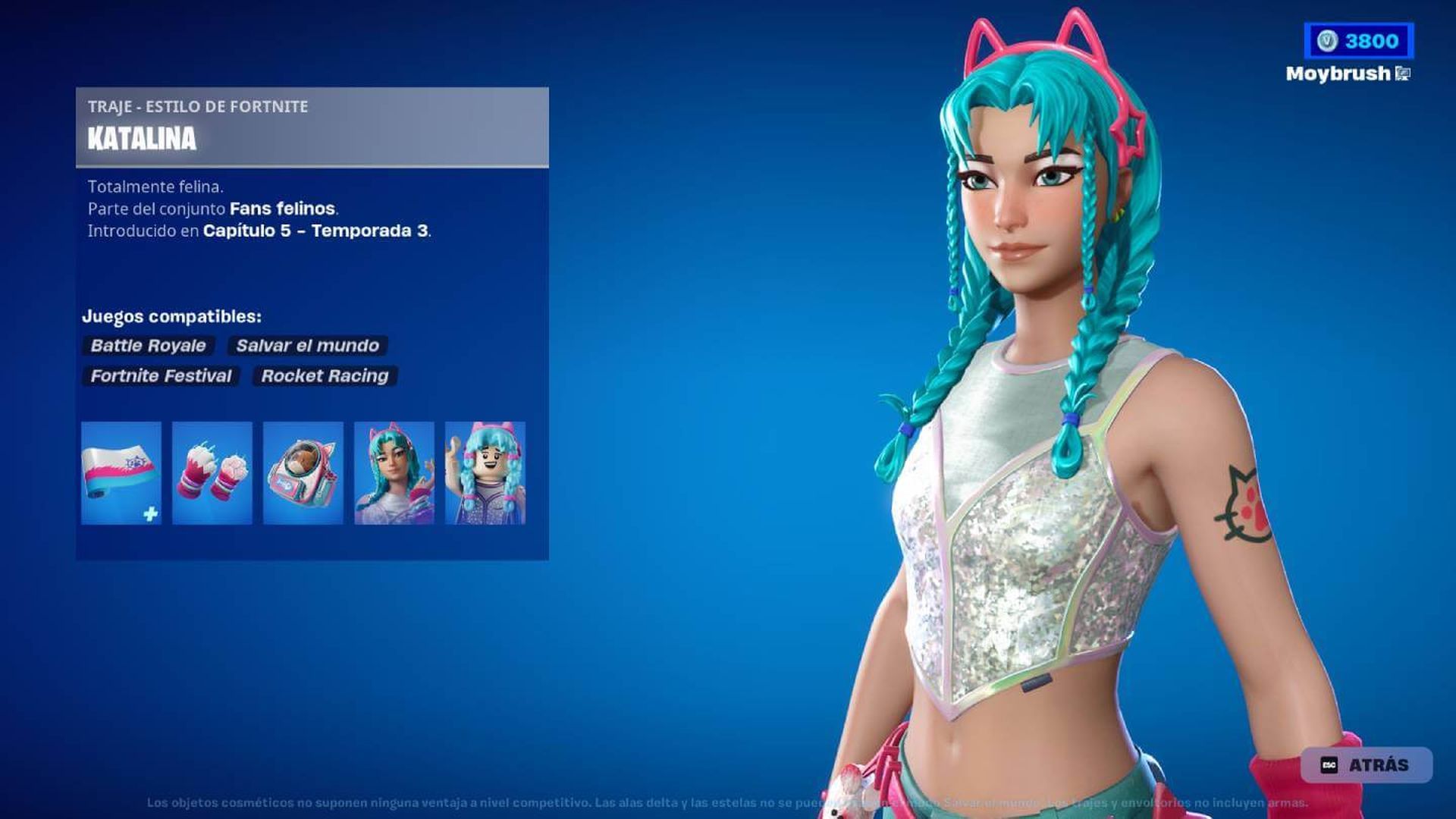Select the Rocket Racing tag
This screenshot has width=1456, height=819.
325,376
